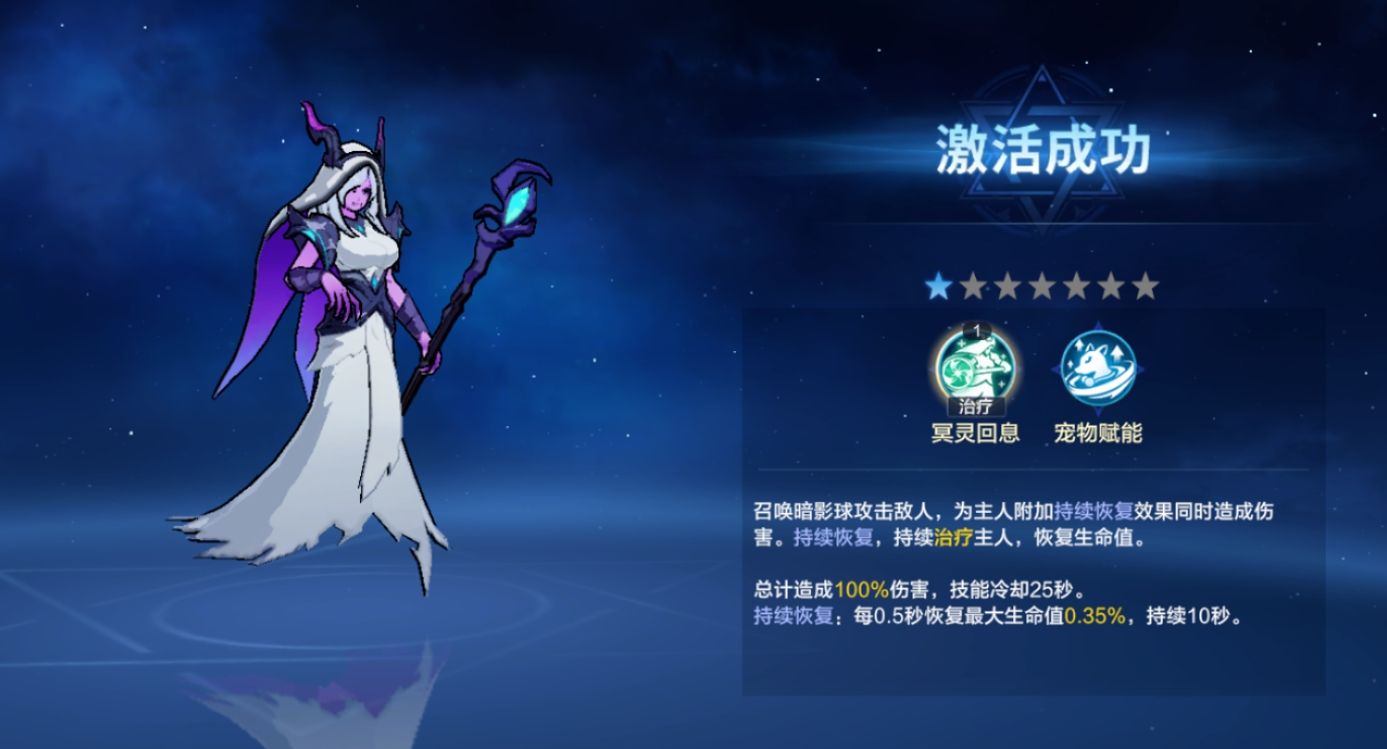
Task: Show the 宠物赋能 pet empower skill
Action: 1096,367
